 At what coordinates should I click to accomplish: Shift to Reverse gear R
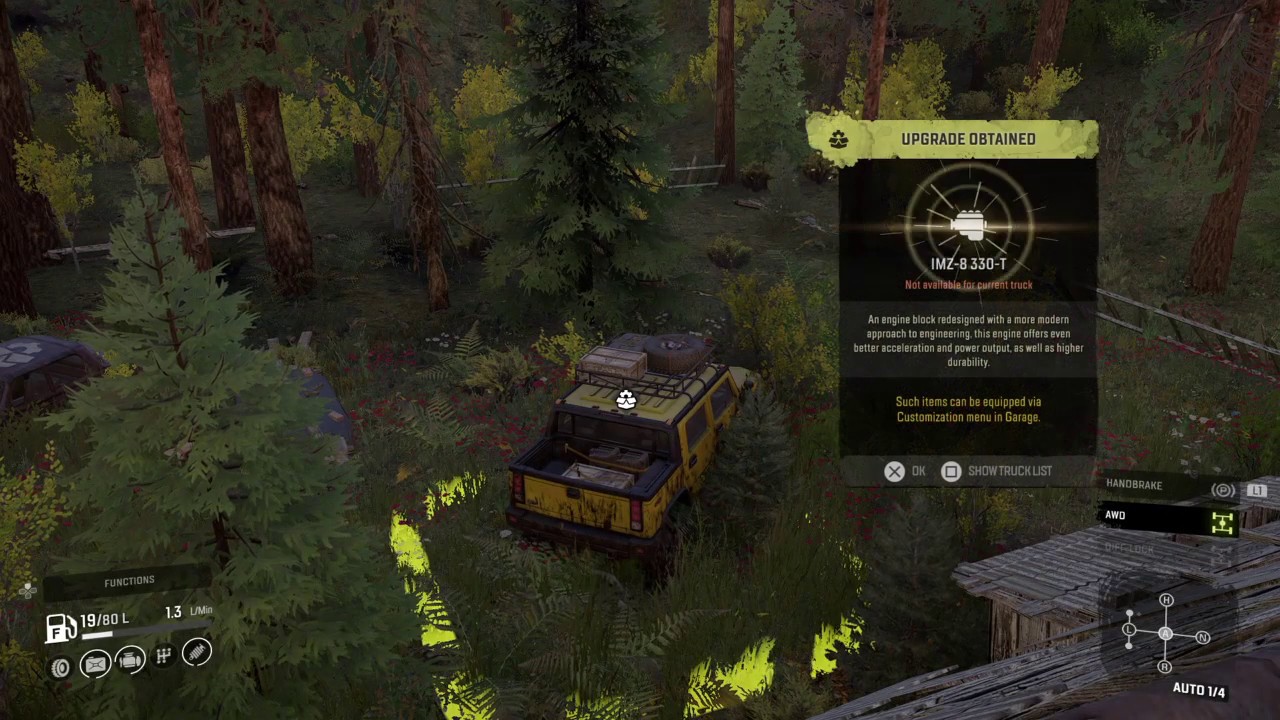point(1164,666)
